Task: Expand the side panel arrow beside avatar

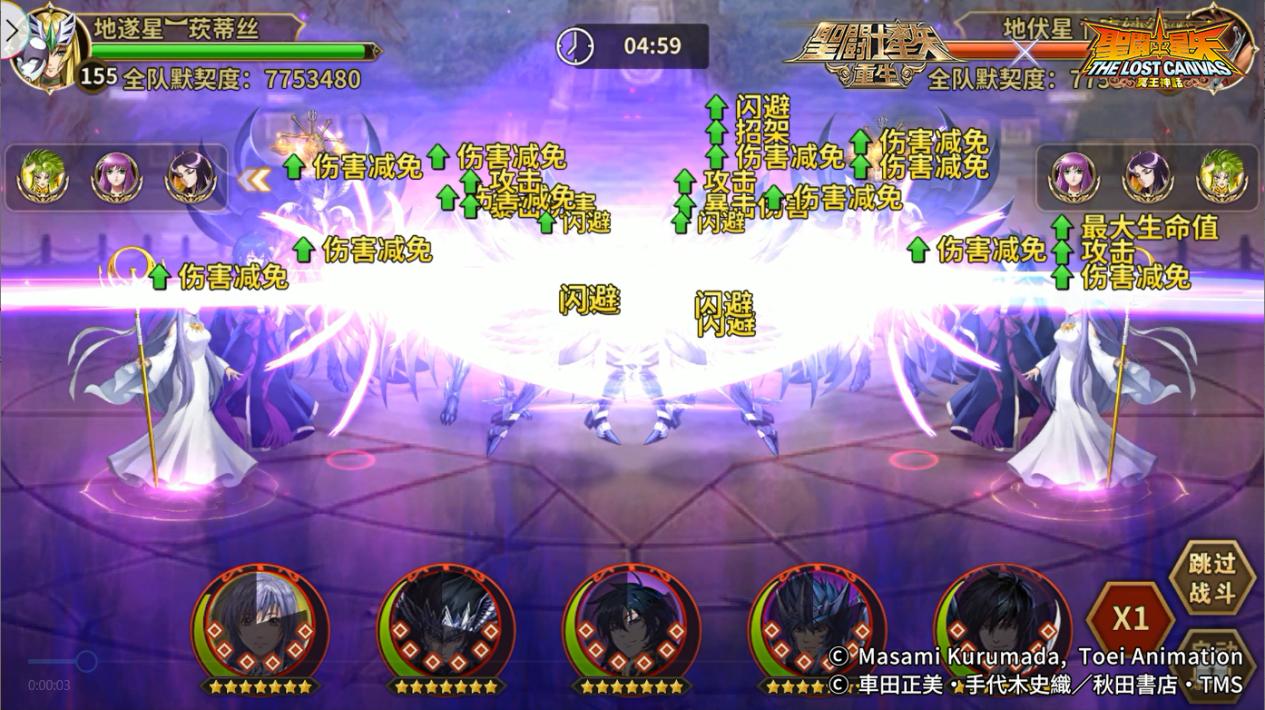Action: pyautogui.click(x=11, y=28)
